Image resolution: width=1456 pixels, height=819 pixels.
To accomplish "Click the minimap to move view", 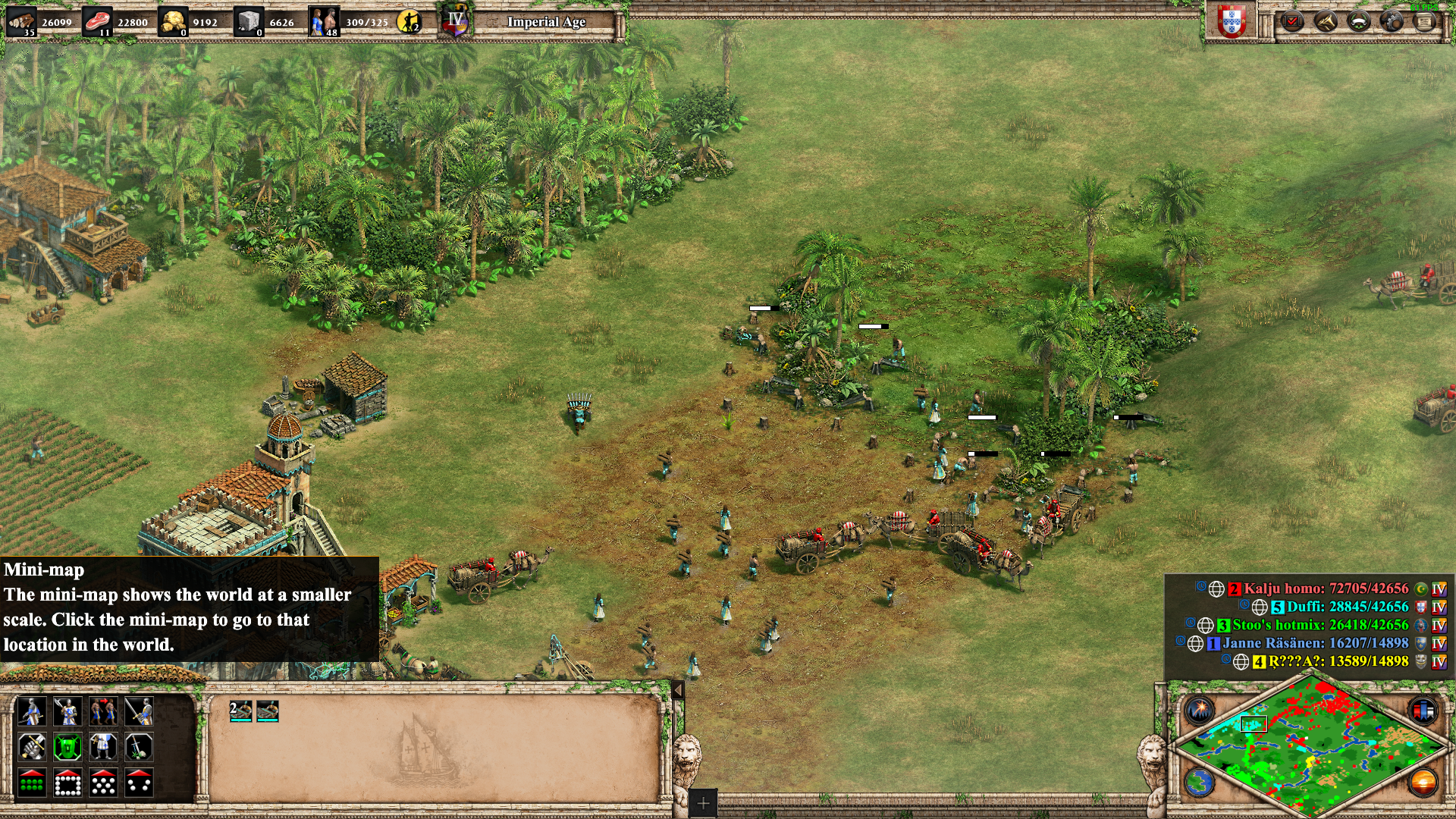I will tap(1310, 747).
